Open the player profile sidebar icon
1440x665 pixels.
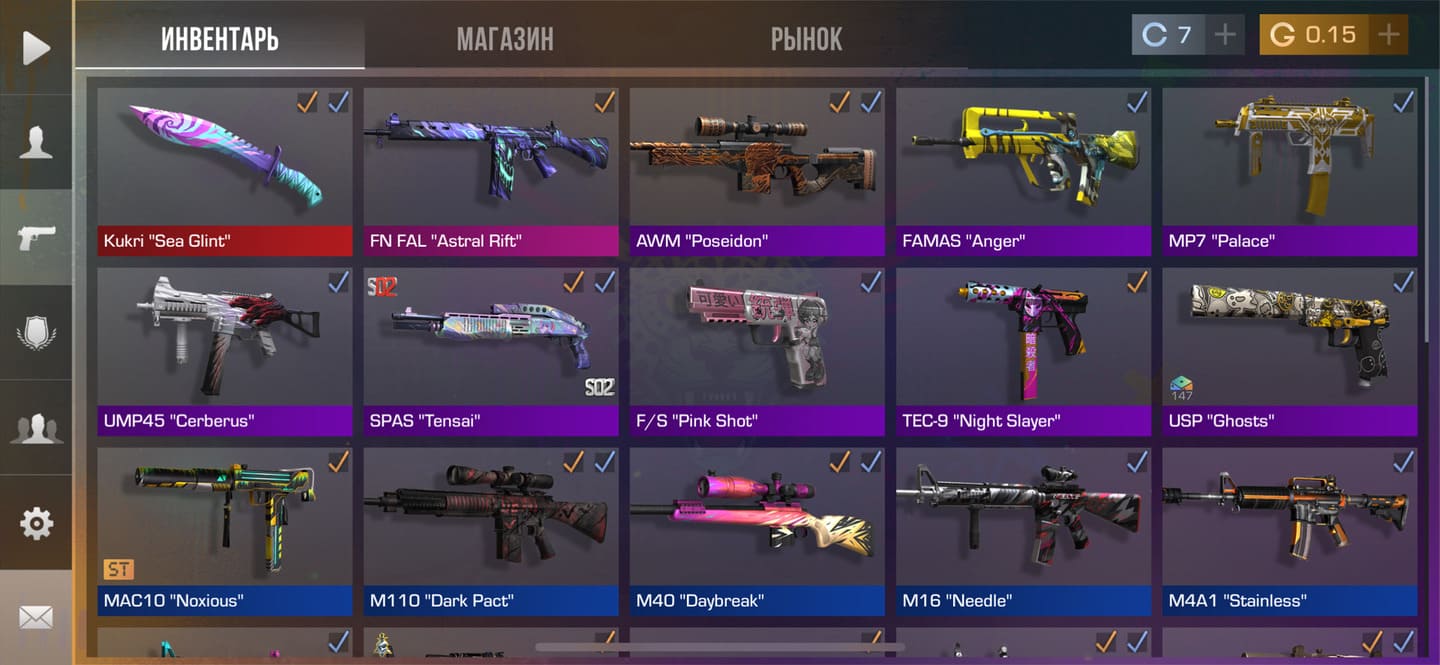click(36, 142)
